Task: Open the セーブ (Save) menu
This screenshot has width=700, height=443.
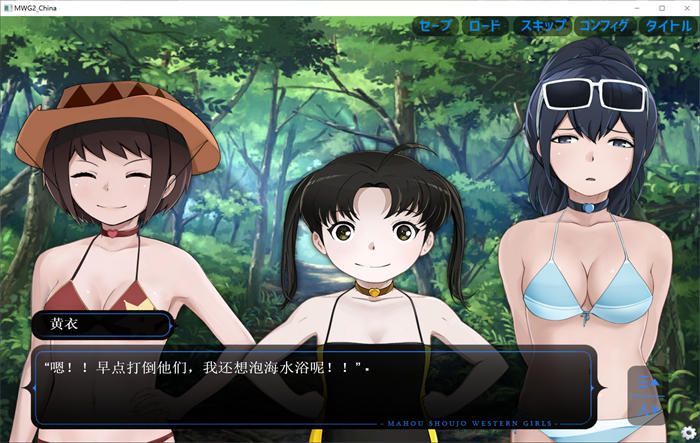Action: tap(435, 26)
